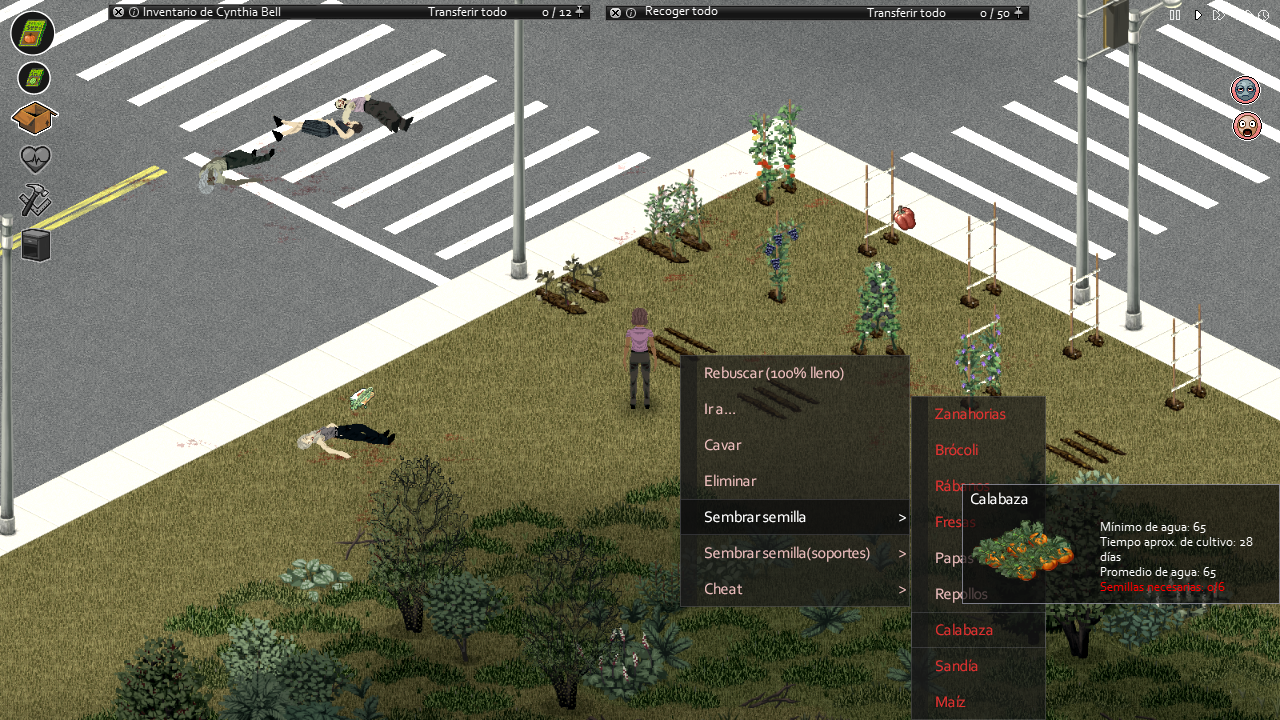The height and width of the screenshot is (720, 1280).
Task: Select Cavar from the context menu
Action: coord(722,445)
